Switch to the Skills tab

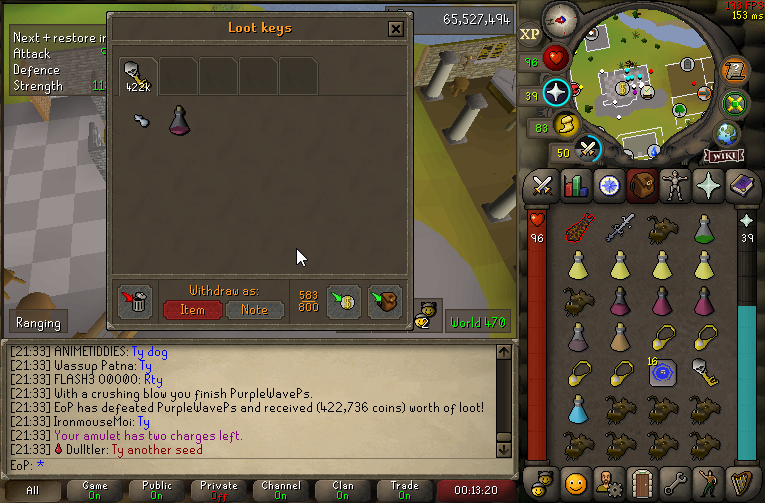[x=574, y=186]
